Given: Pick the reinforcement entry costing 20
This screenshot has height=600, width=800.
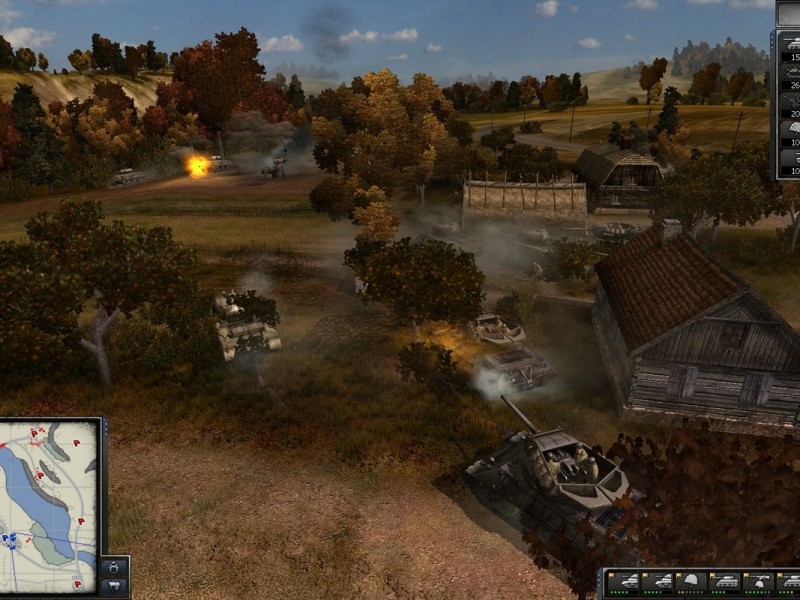Looking at the screenshot, I should point(789,104).
